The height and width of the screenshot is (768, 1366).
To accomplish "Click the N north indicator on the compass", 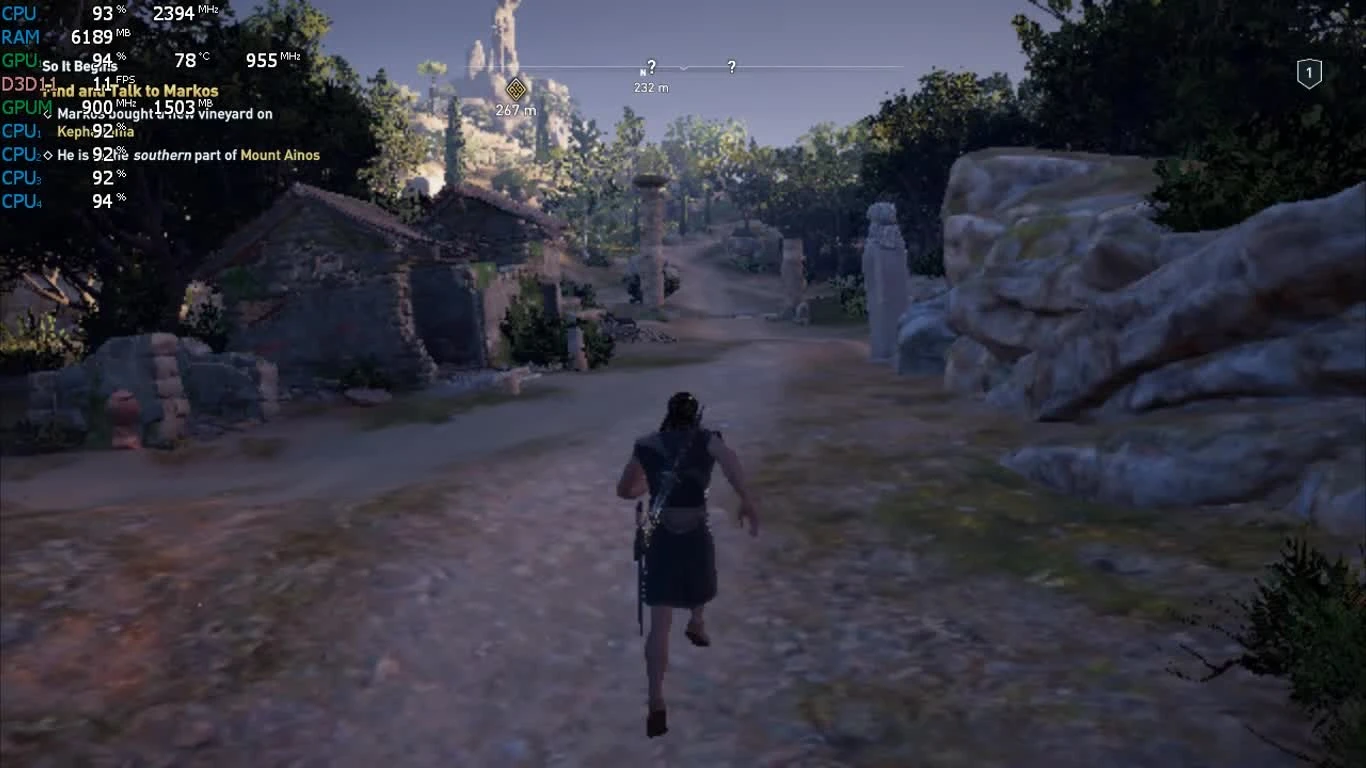I will 643,71.
